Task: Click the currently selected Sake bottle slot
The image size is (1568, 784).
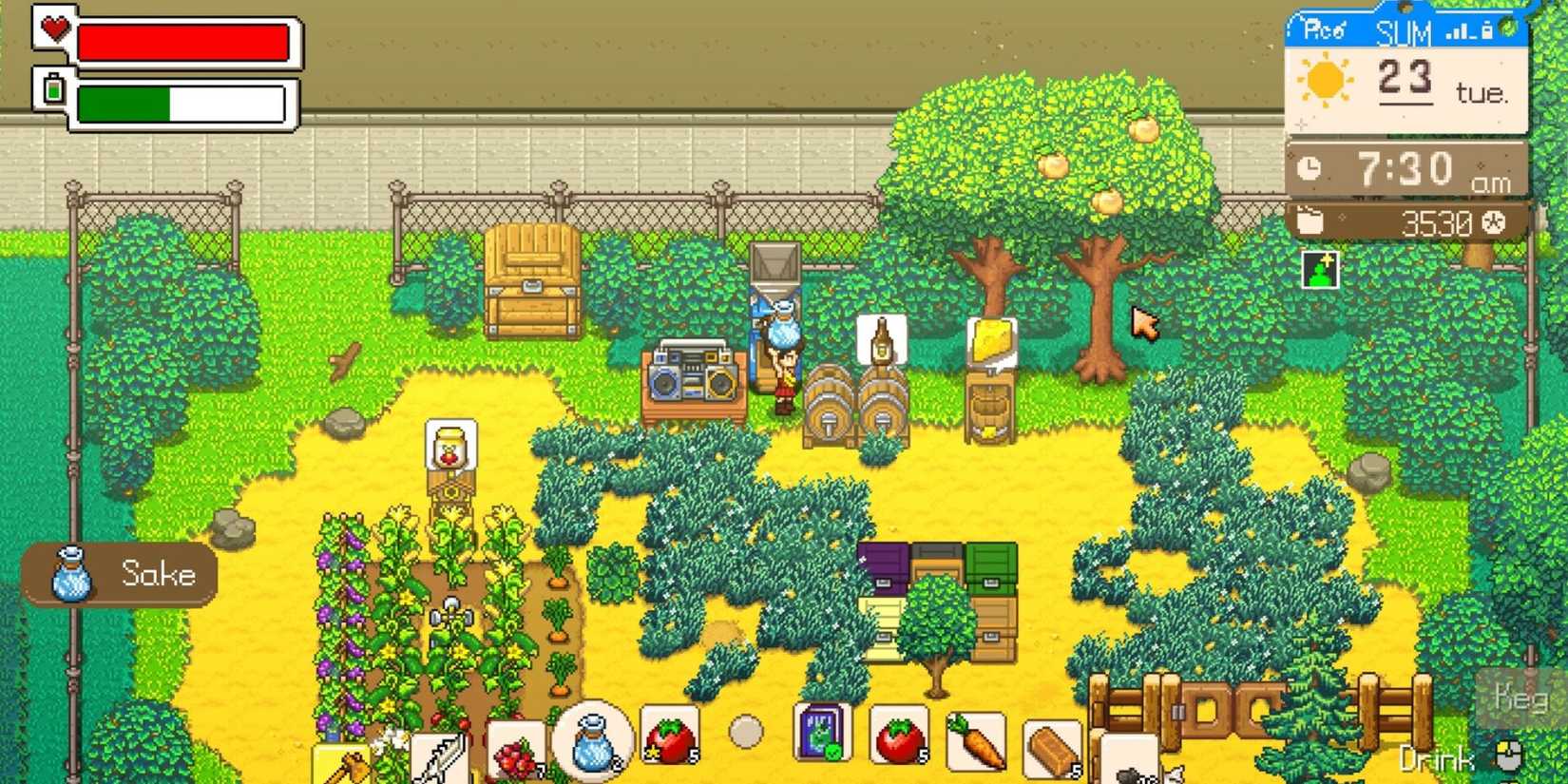Action: click(x=593, y=741)
